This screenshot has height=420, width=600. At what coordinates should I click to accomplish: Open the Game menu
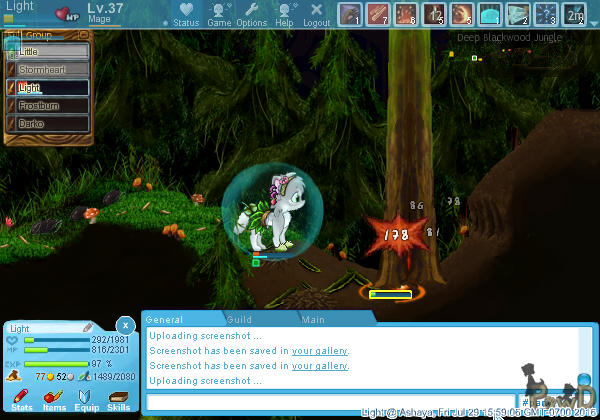219,14
